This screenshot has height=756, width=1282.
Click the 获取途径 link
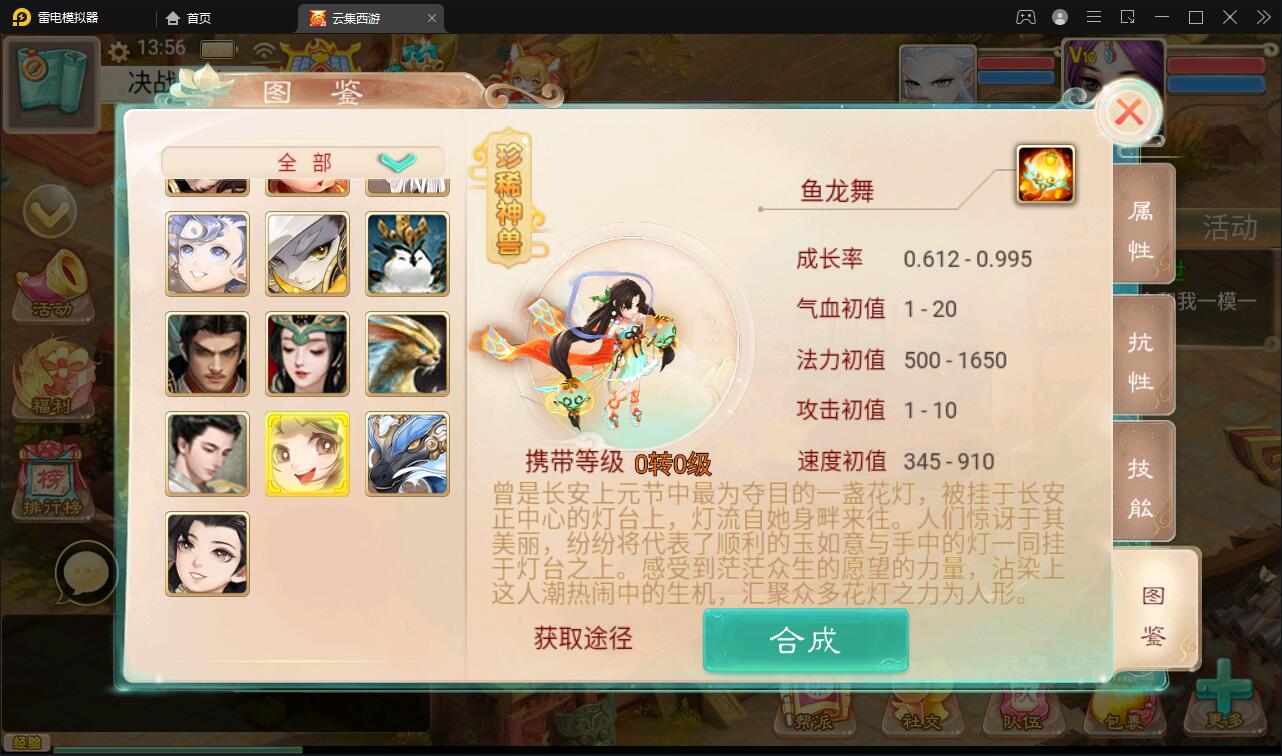(x=581, y=639)
